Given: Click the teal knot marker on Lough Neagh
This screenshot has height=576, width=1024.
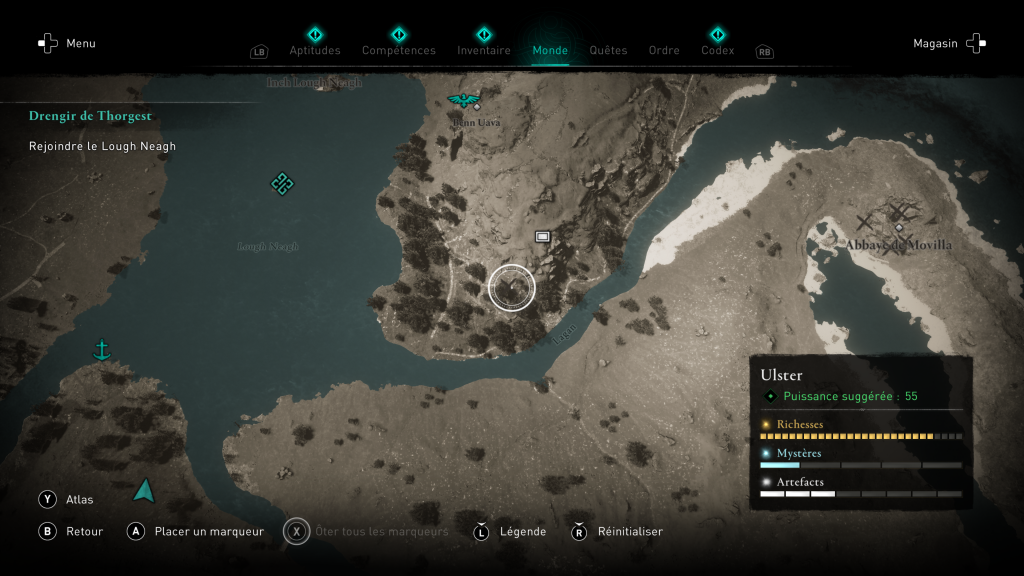Looking at the screenshot, I should (x=282, y=183).
